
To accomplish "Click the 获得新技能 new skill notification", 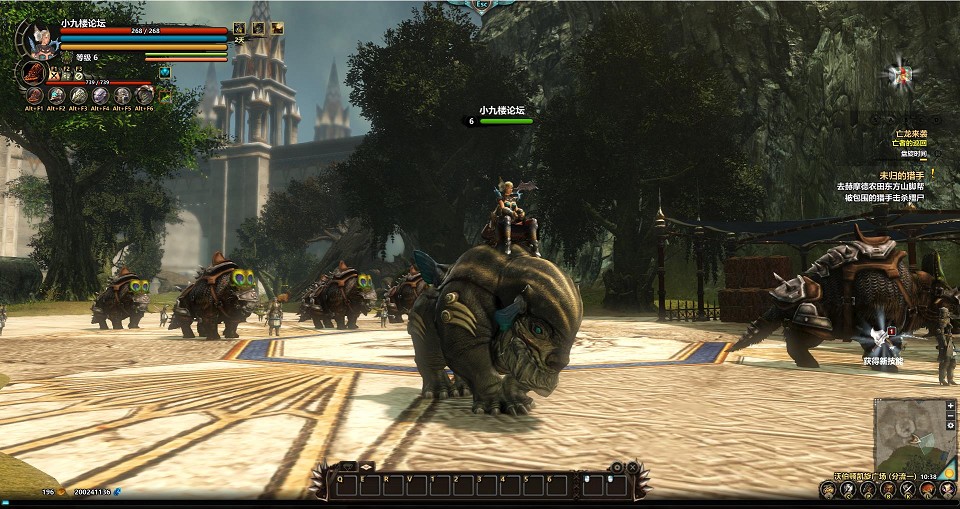I will click(x=882, y=360).
